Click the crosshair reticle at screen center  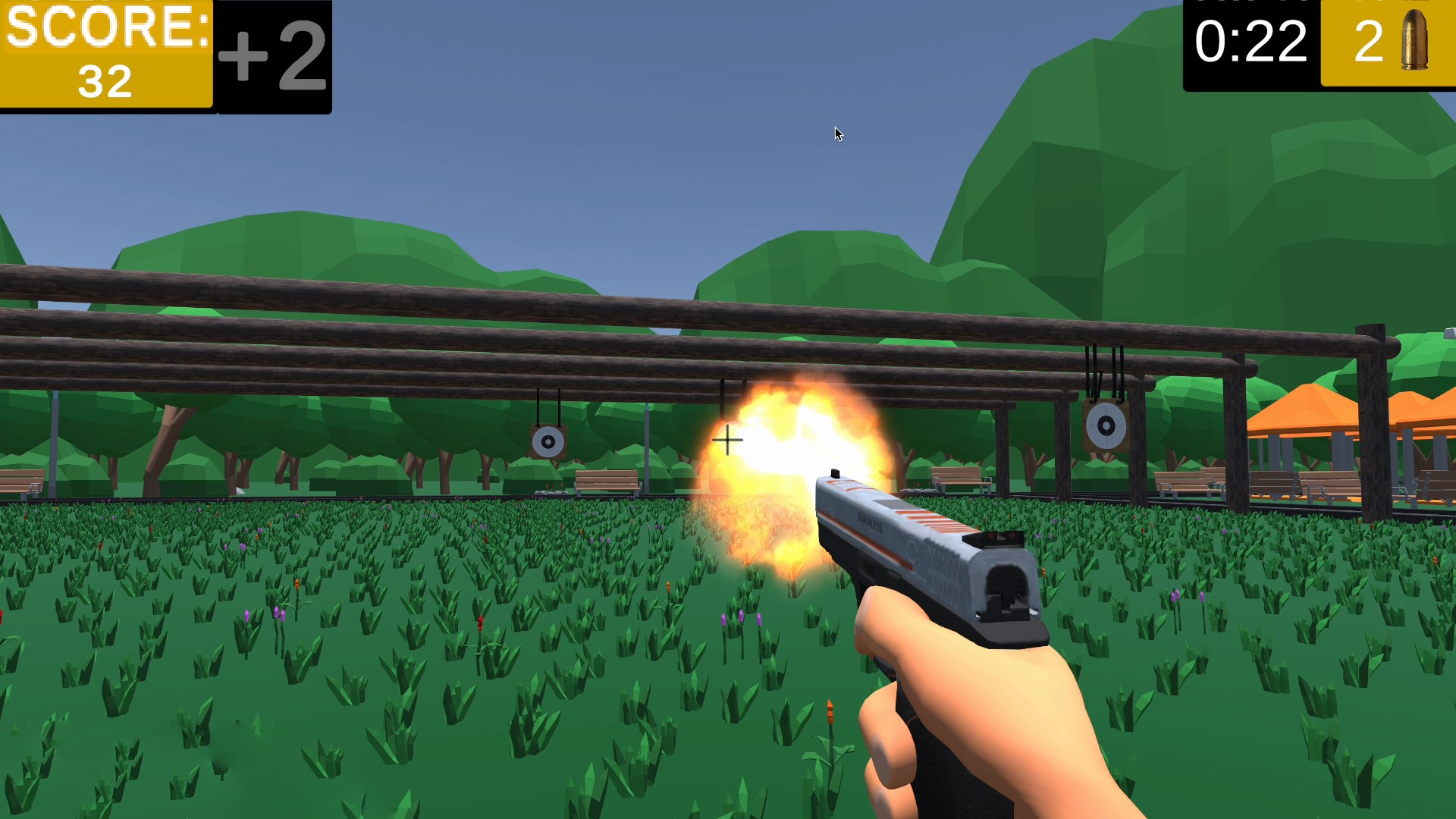point(726,438)
